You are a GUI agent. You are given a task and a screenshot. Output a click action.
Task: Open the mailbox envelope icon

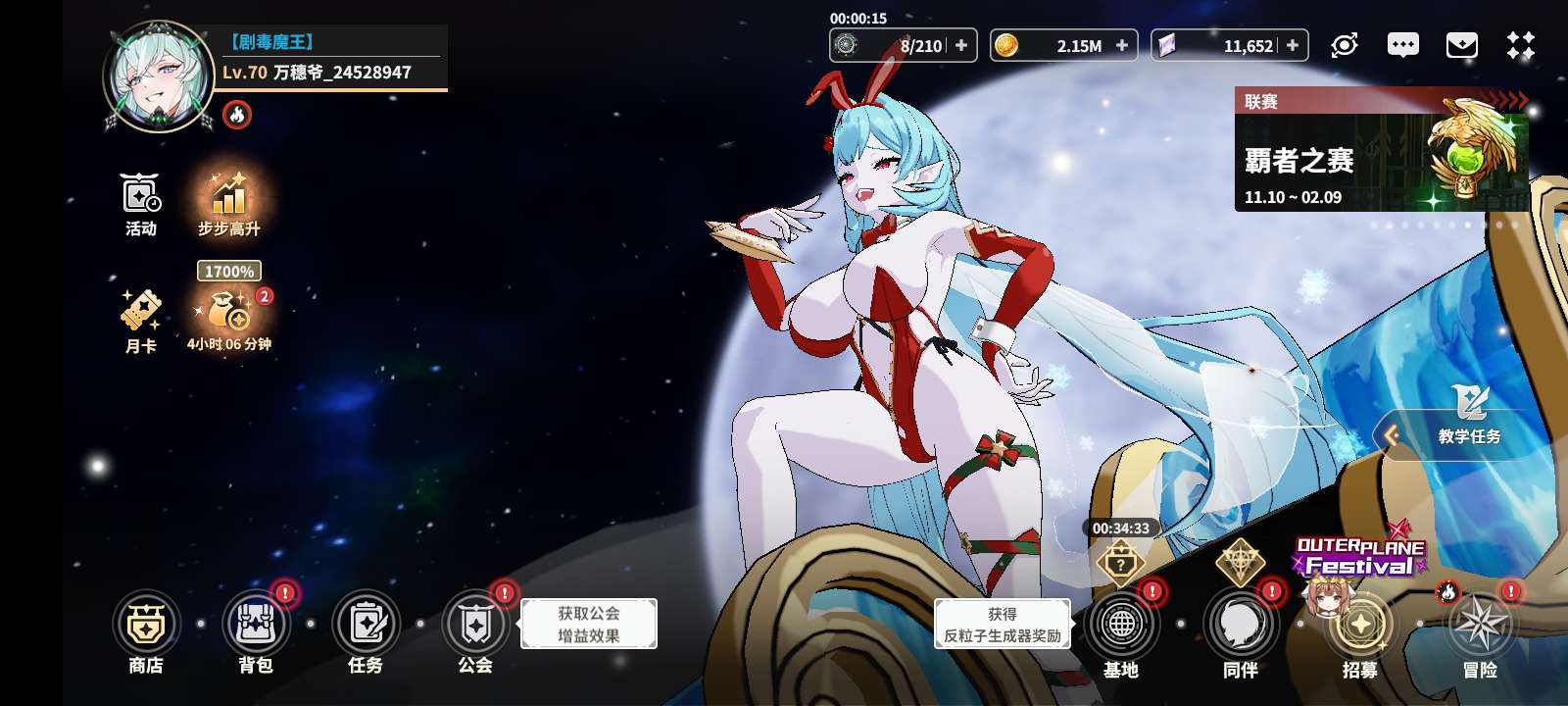click(x=1461, y=45)
